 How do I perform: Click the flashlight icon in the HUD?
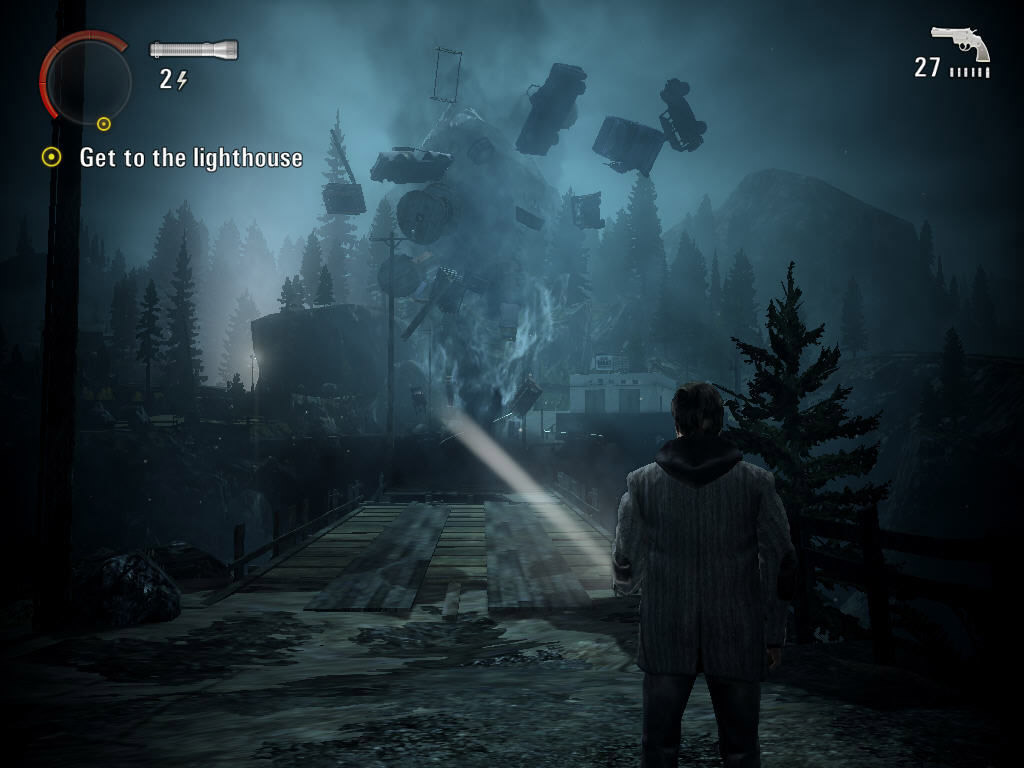click(x=194, y=49)
